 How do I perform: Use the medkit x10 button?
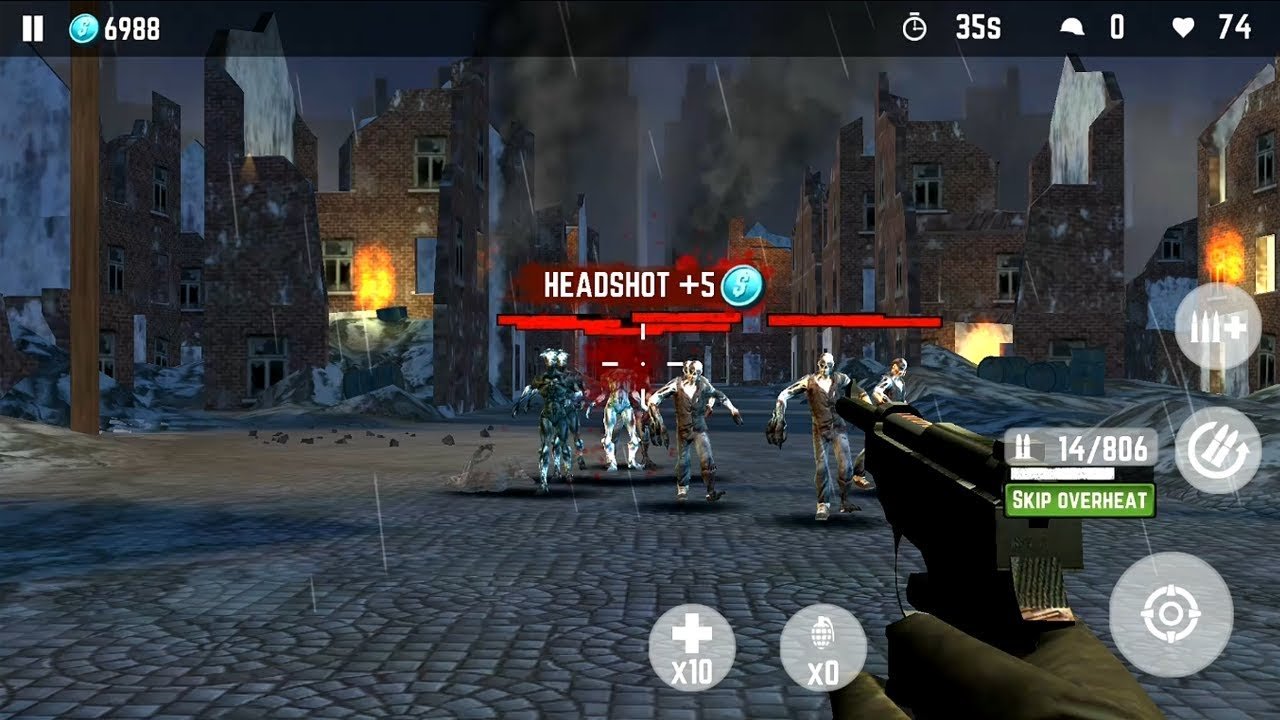tap(692, 647)
